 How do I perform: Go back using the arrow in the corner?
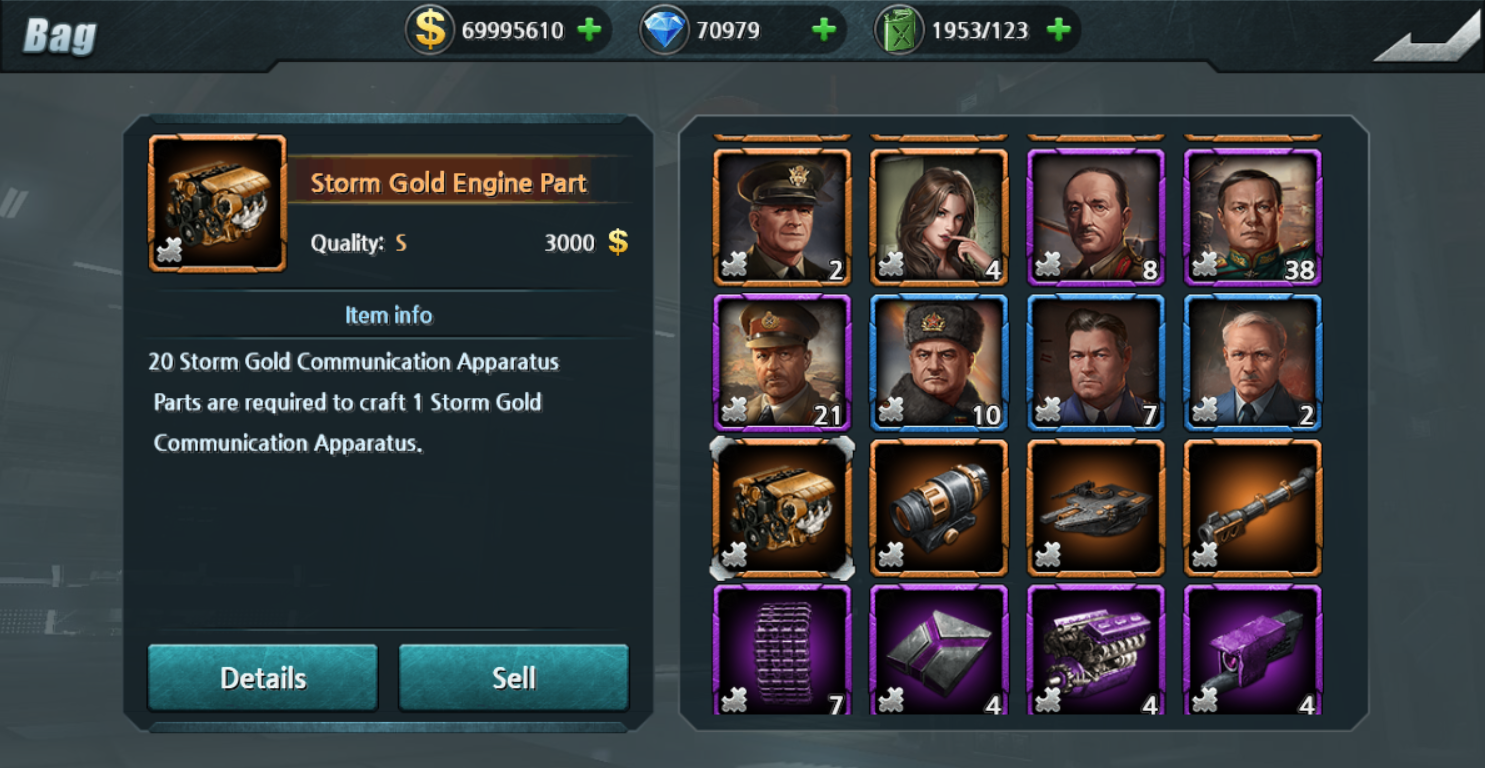click(x=1427, y=42)
